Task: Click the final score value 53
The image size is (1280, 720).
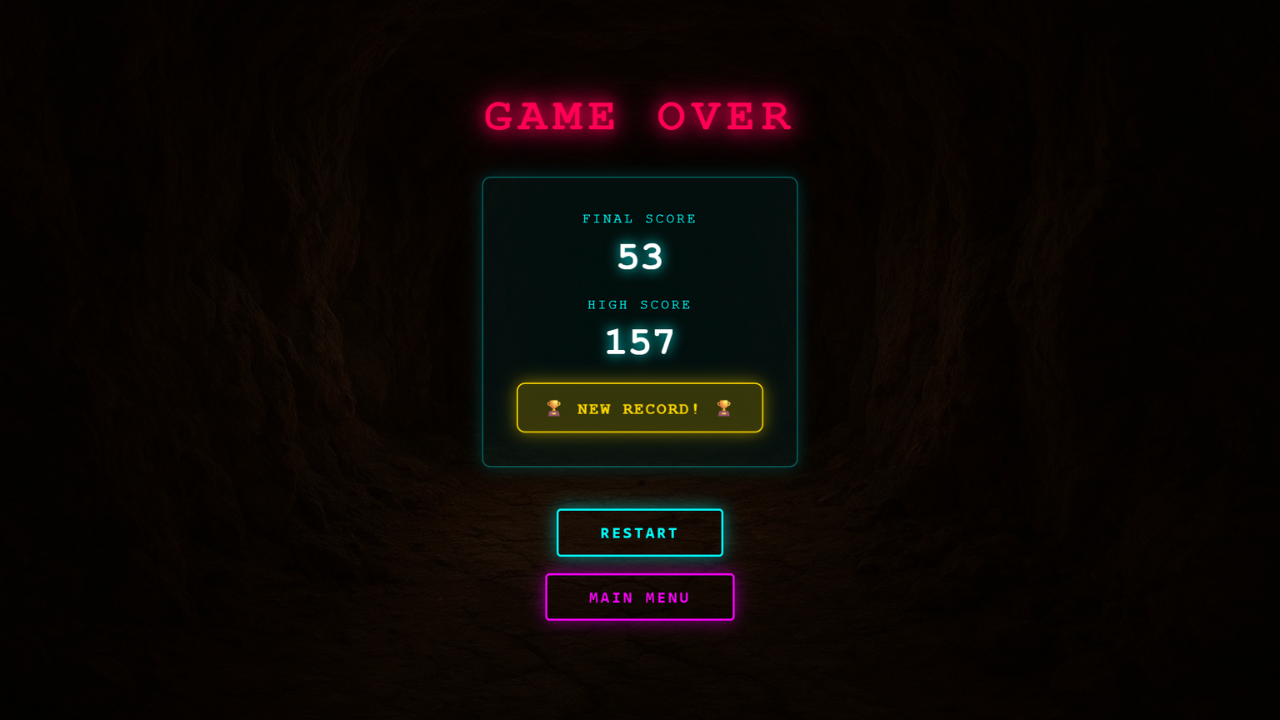Action: pyautogui.click(x=640, y=257)
